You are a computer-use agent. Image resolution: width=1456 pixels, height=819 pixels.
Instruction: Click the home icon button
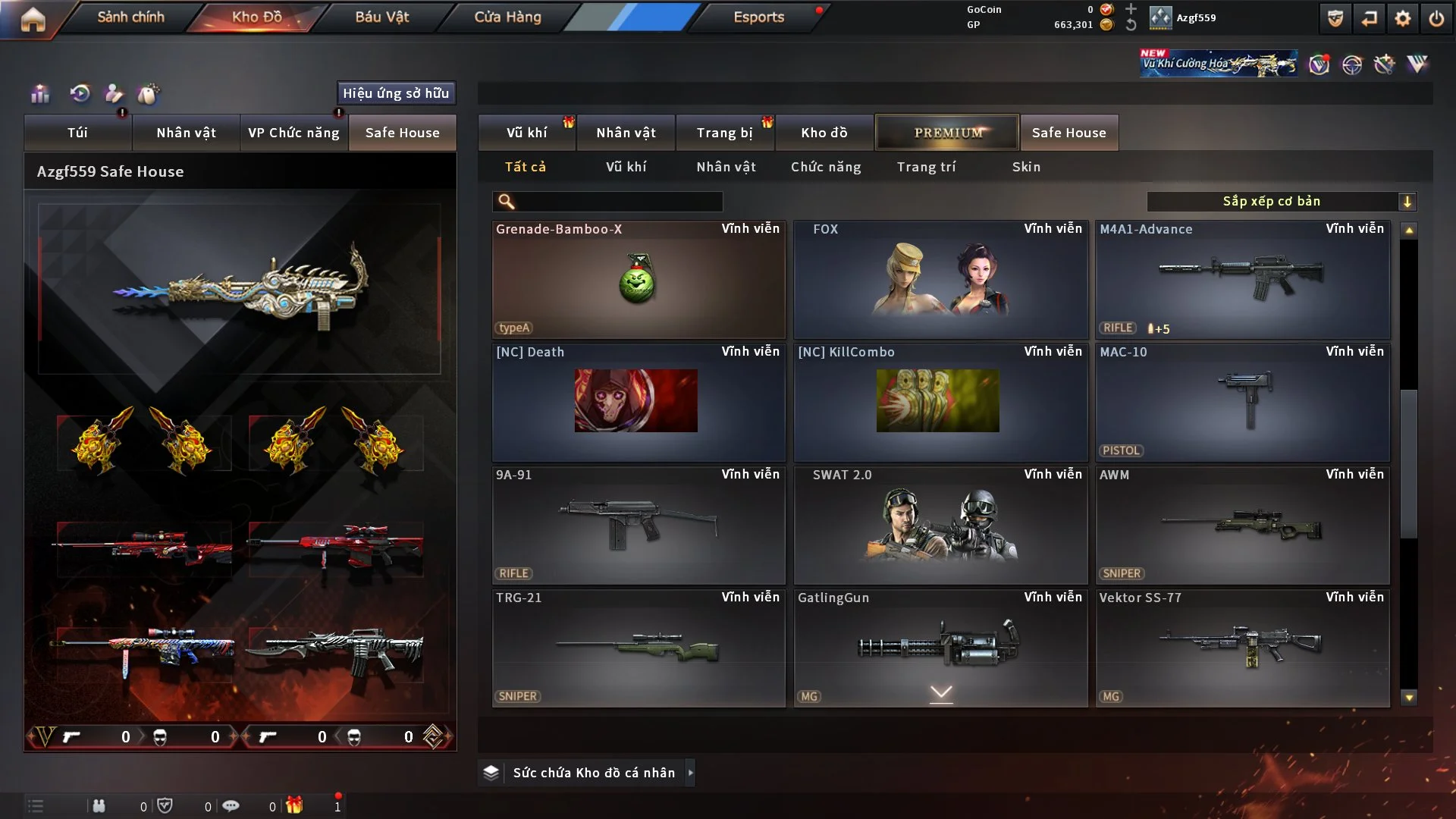33,19
